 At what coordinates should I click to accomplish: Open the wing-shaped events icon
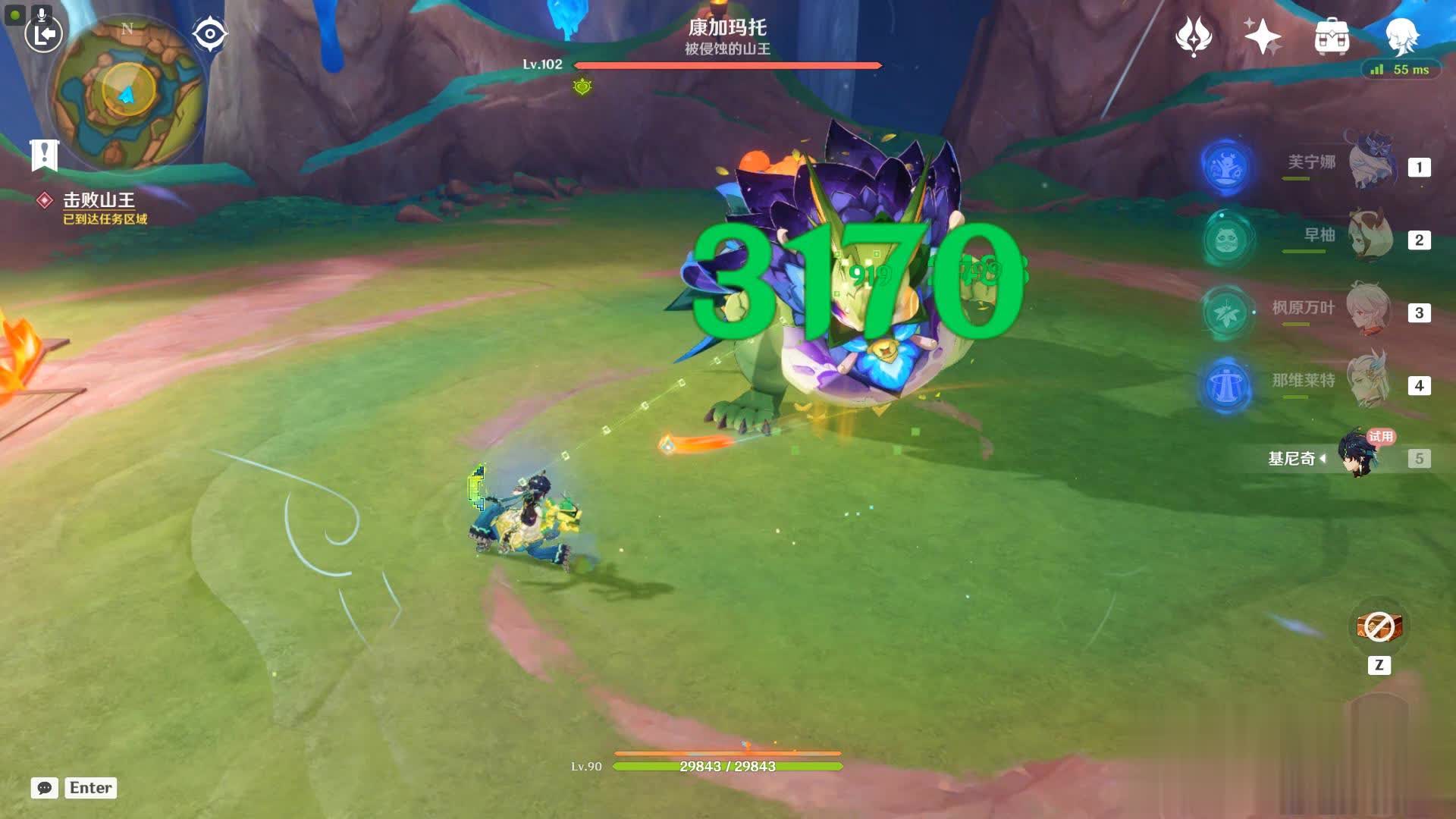click(x=1193, y=36)
